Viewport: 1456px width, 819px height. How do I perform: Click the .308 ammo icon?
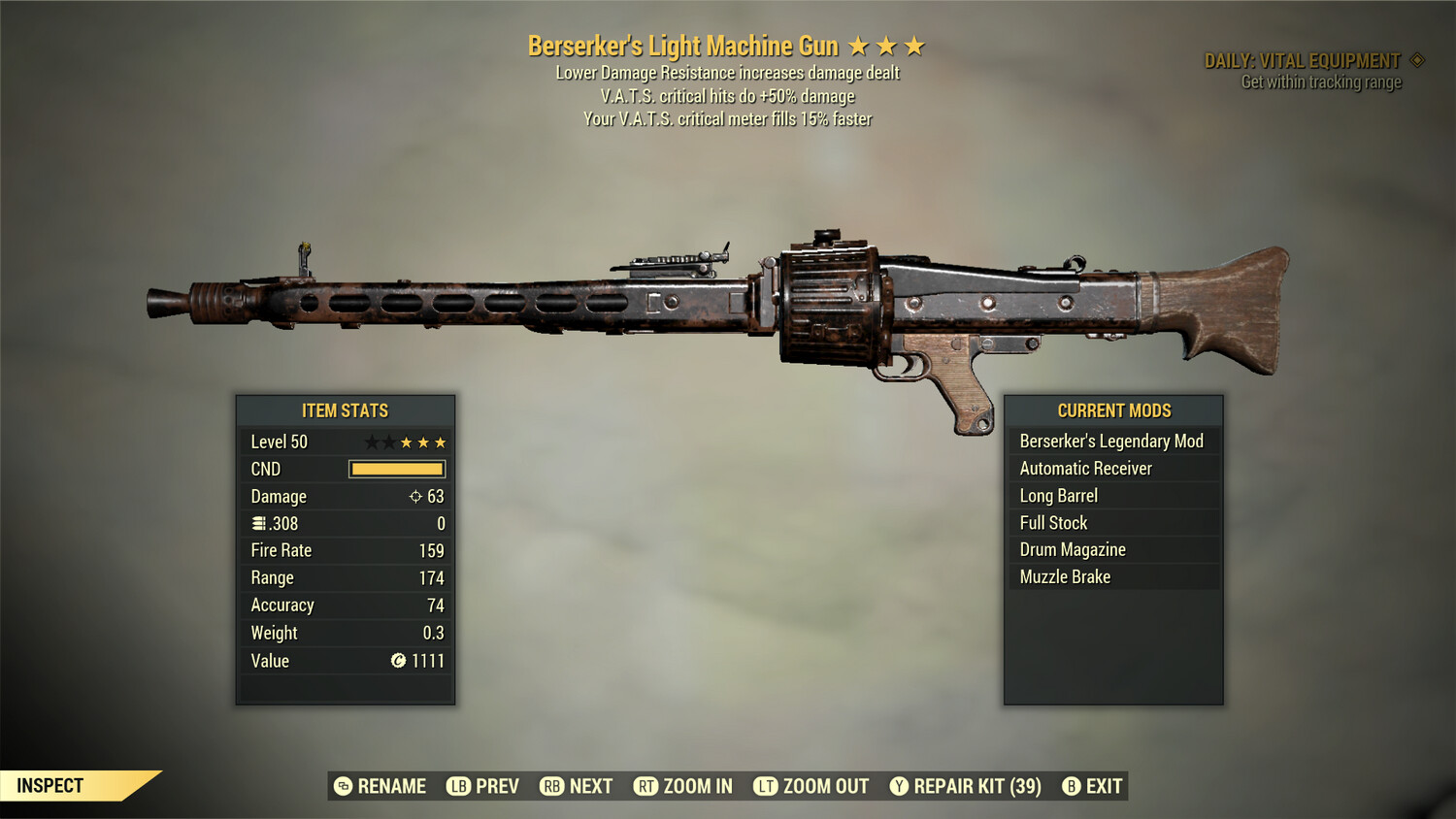coord(258,523)
